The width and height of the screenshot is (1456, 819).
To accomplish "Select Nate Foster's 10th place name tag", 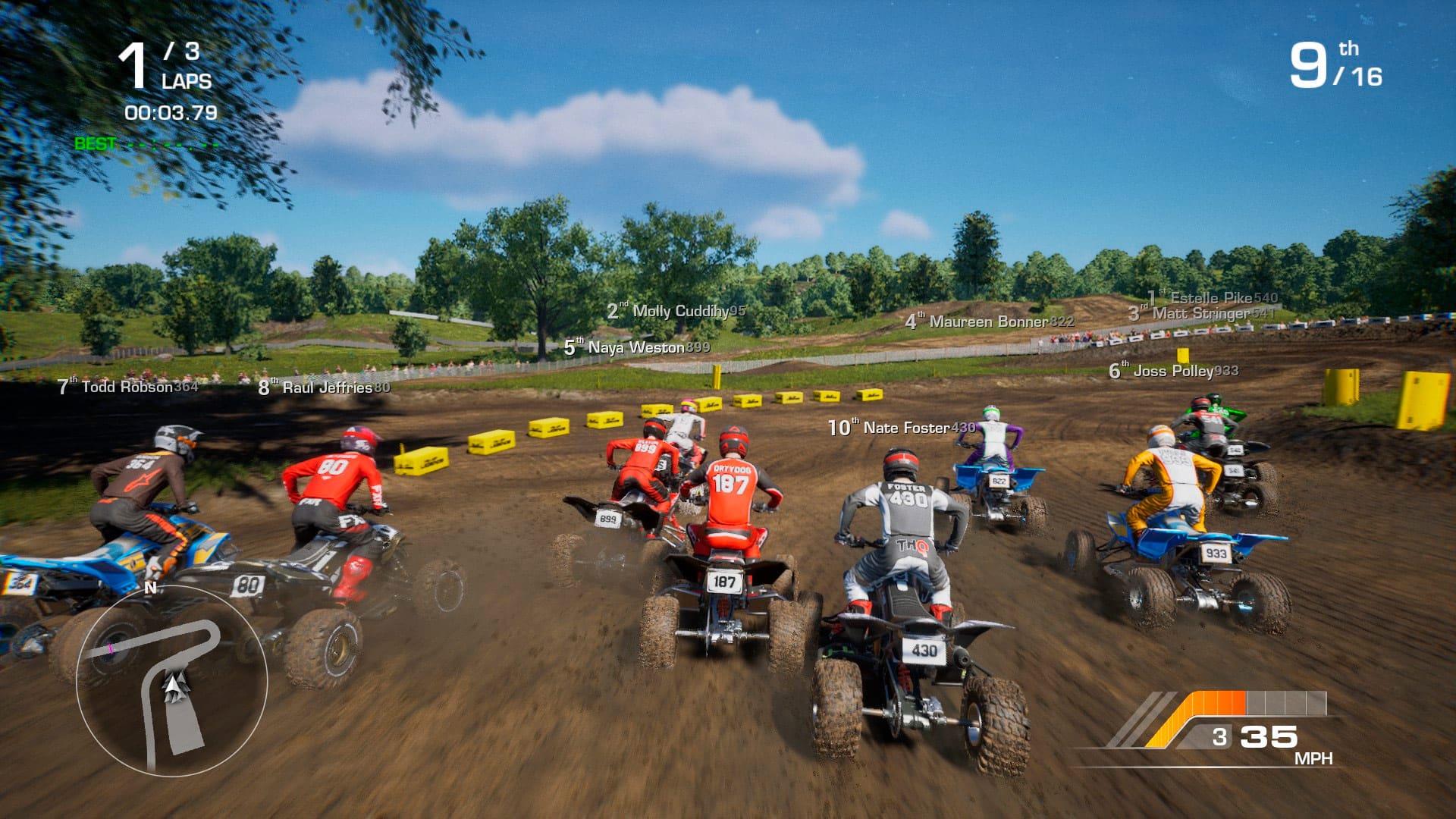I will pyautogui.click(x=902, y=428).
